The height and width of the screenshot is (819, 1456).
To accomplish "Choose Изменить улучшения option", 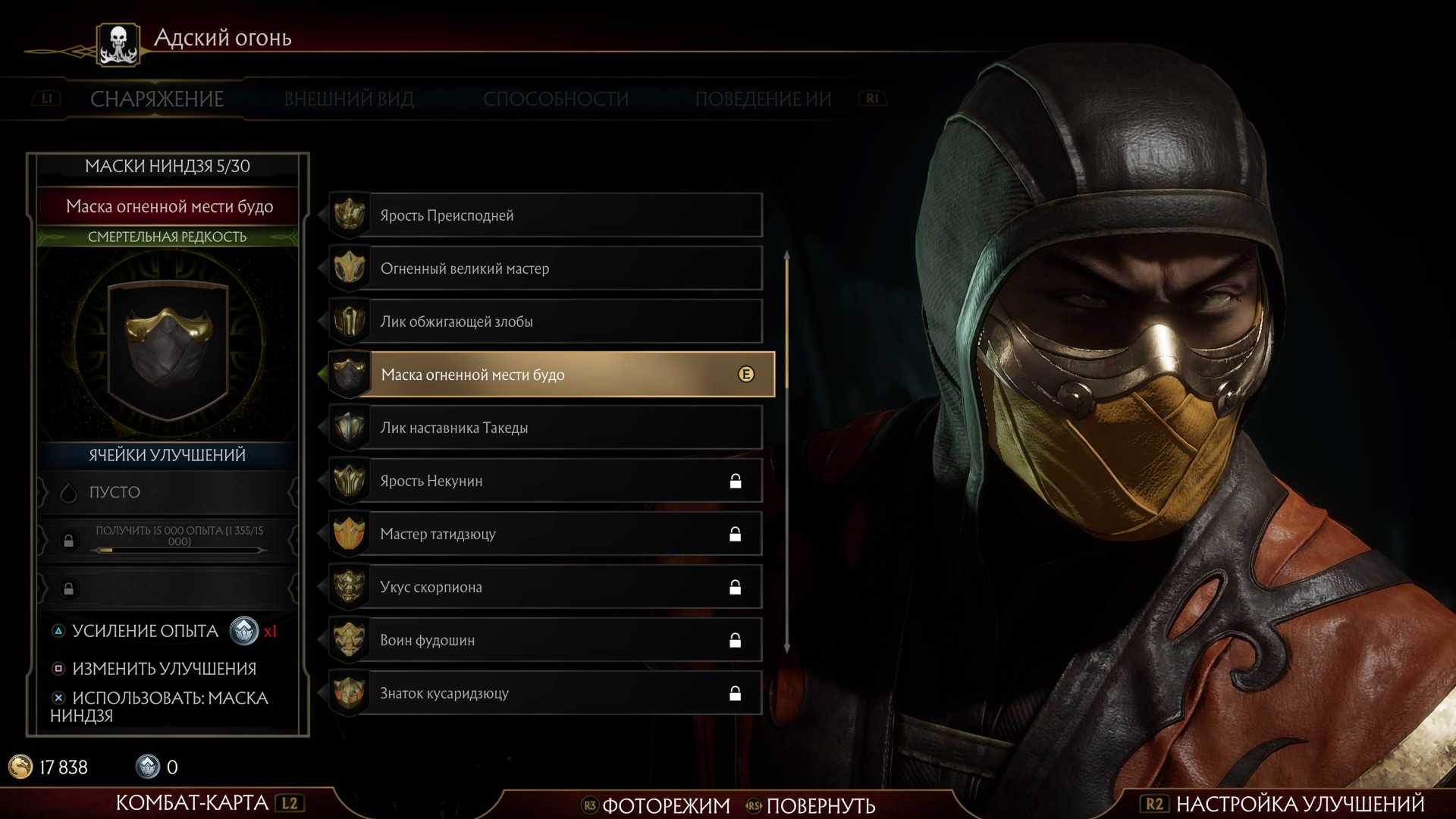I will coord(164,669).
